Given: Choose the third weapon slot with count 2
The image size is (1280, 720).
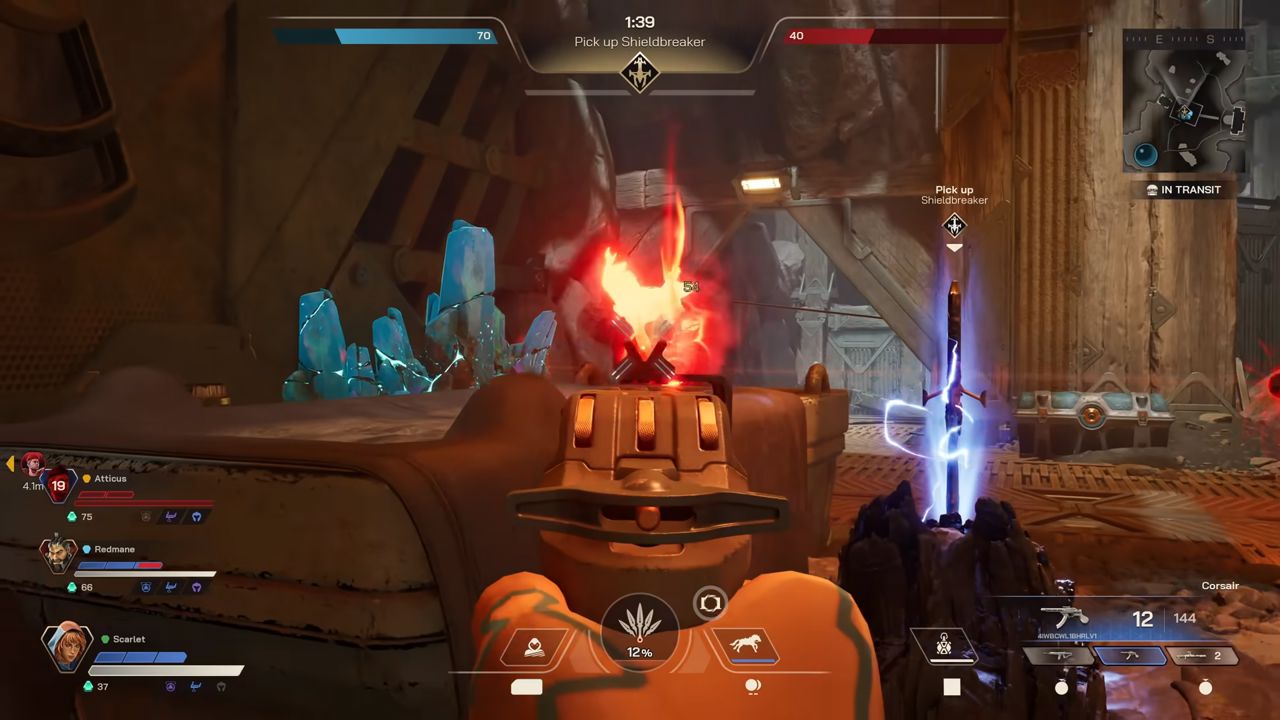Looking at the screenshot, I should tap(1202, 656).
